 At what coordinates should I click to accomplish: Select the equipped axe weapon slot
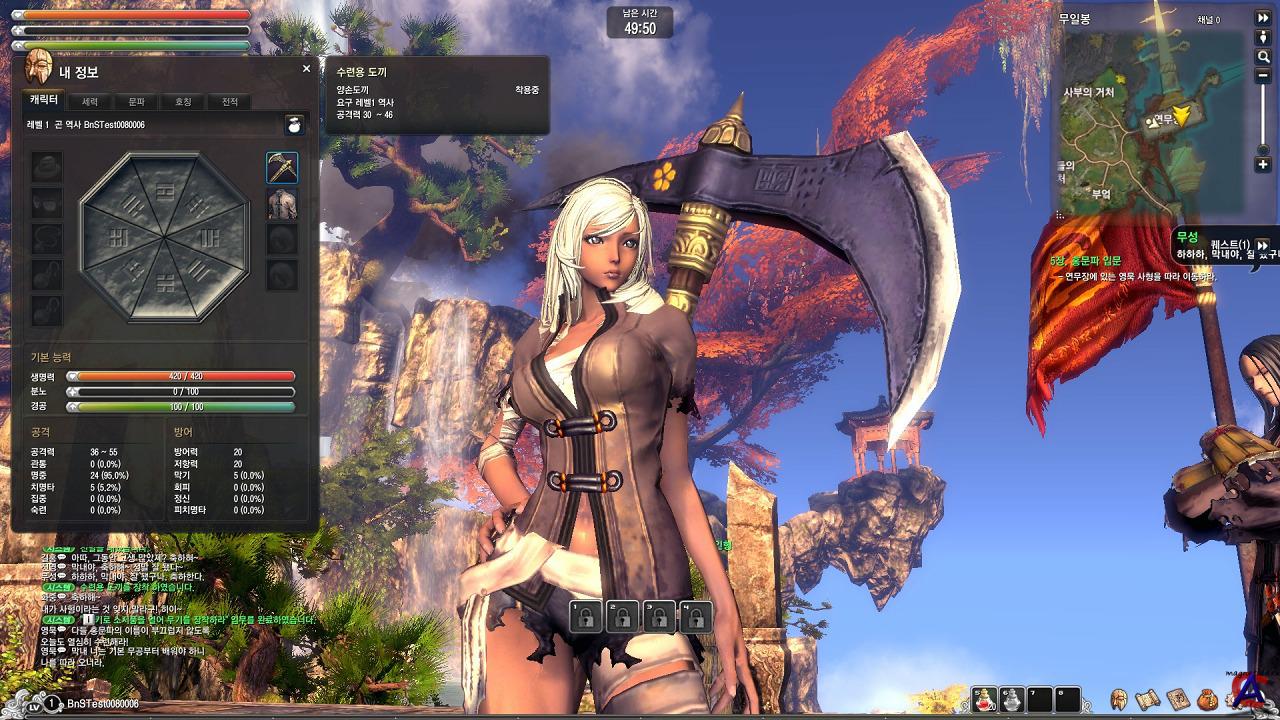click(282, 167)
